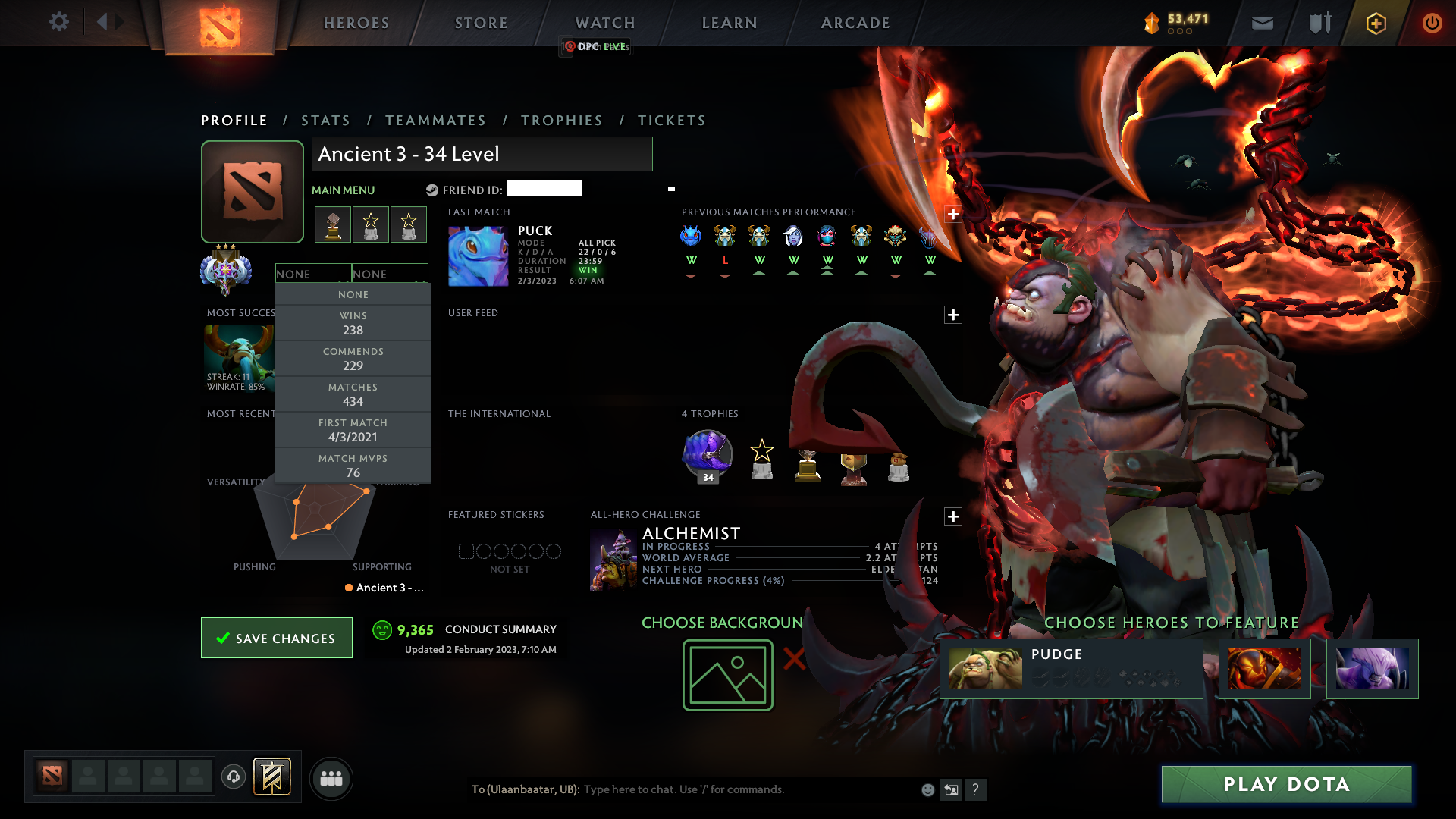1456x819 pixels.
Task: Open the emoticon picker in the chat bar
Action: tap(927, 789)
